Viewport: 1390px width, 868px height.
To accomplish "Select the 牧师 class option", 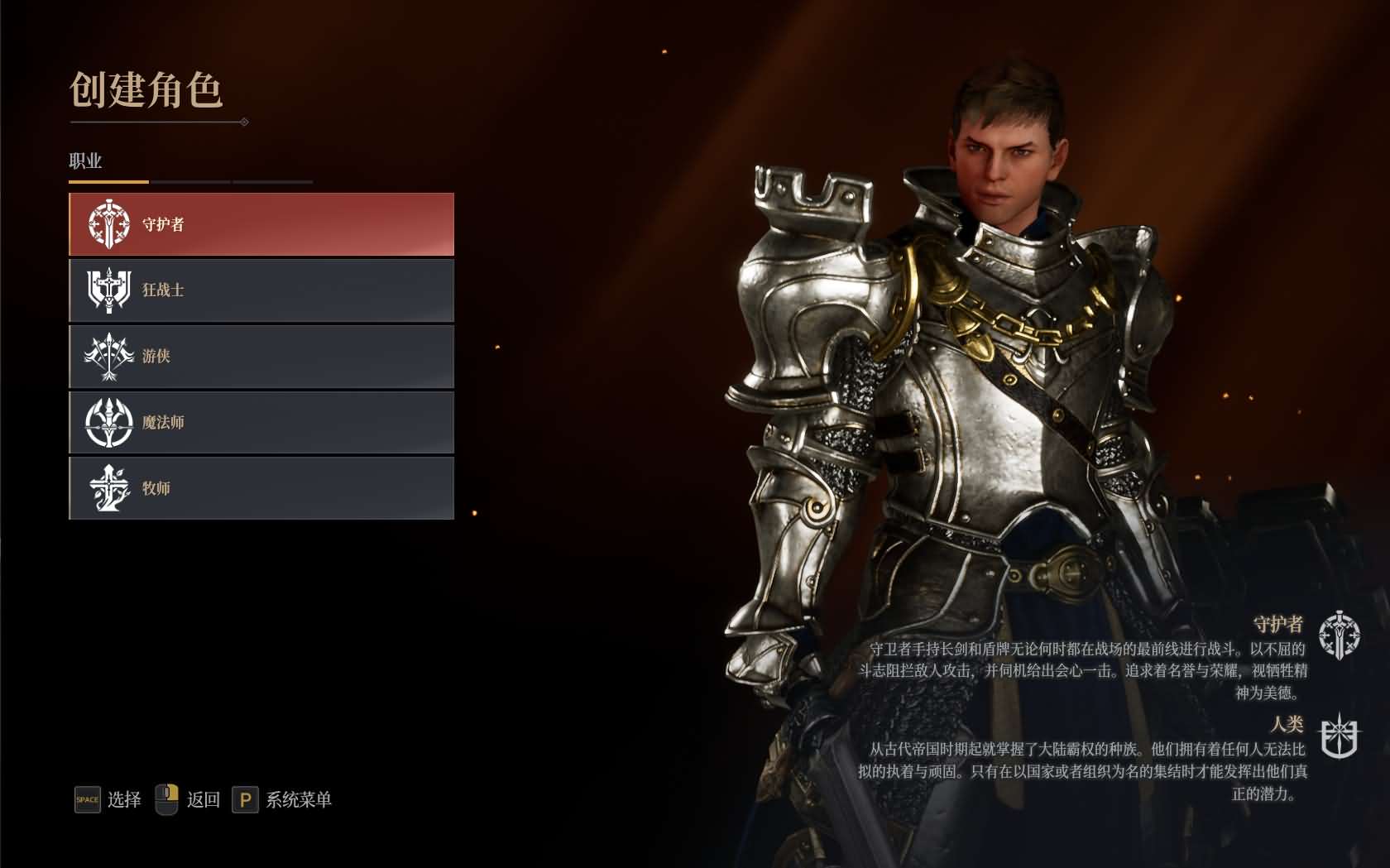I will pos(261,489).
